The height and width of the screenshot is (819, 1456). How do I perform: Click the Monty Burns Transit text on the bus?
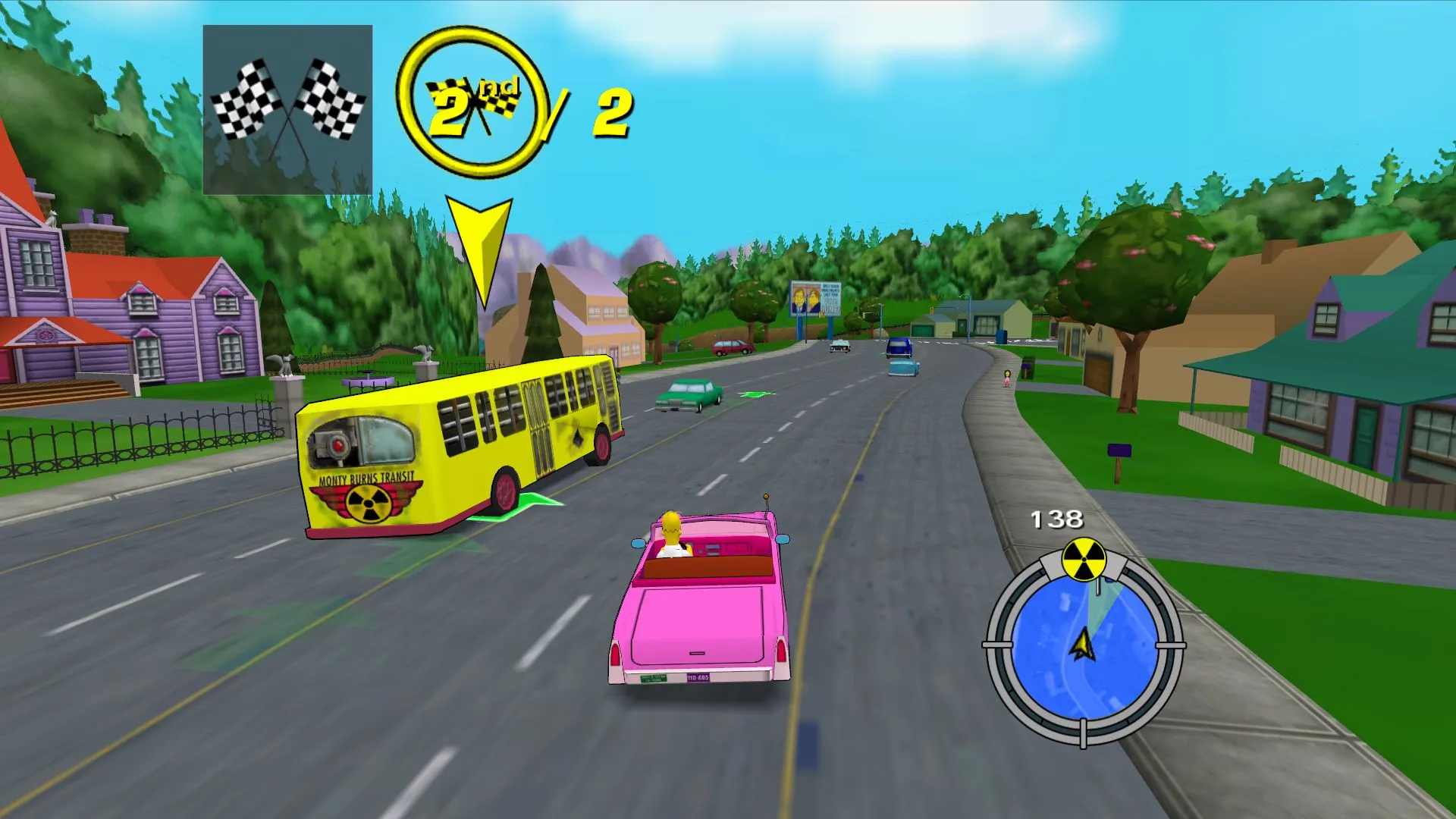[367, 478]
